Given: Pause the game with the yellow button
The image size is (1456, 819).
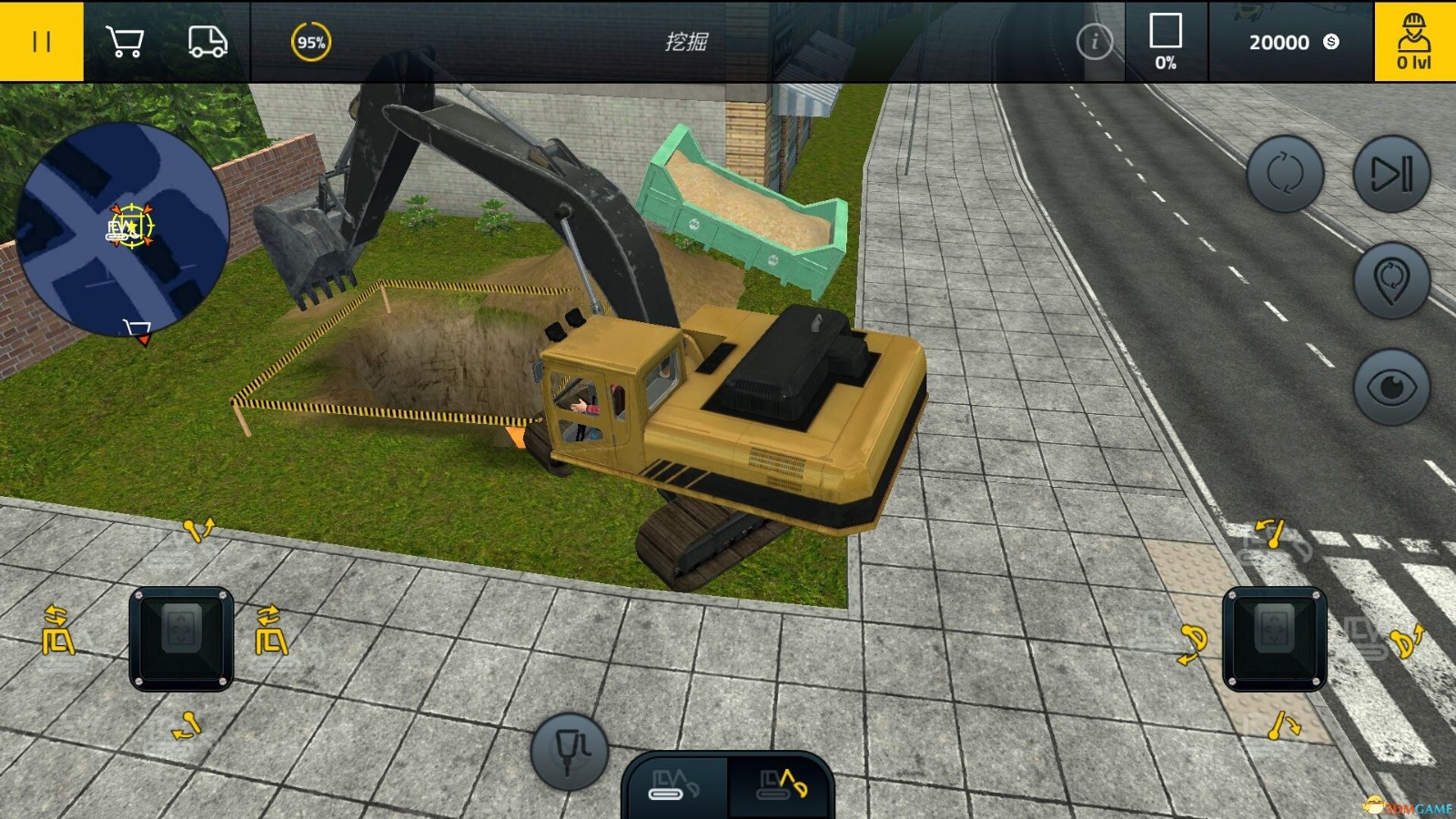Looking at the screenshot, I should tap(41, 41).
